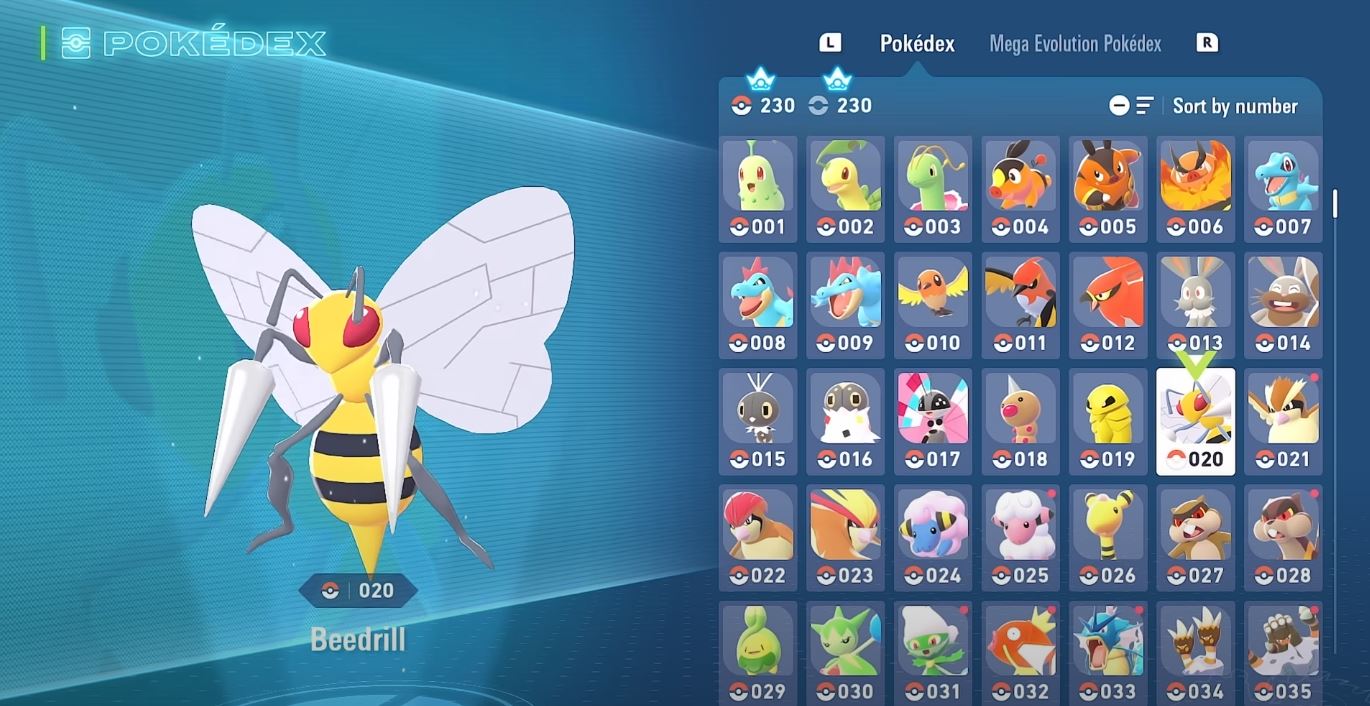Image resolution: width=1370 pixels, height=706 pixels.
Task: Open Magikarp entry number 032
Action: pos(1020,652)
